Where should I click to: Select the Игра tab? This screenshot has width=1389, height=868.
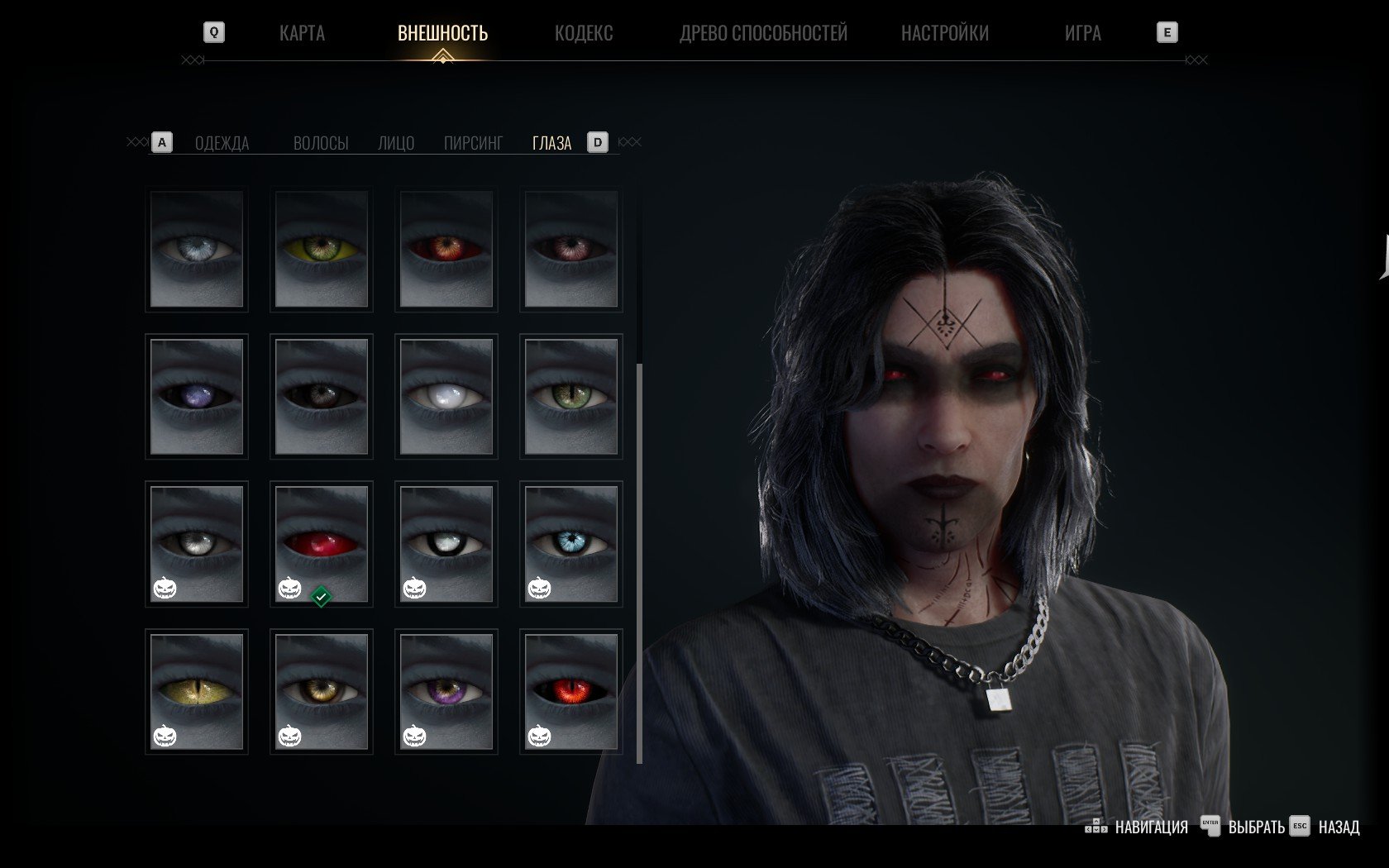1082,33
